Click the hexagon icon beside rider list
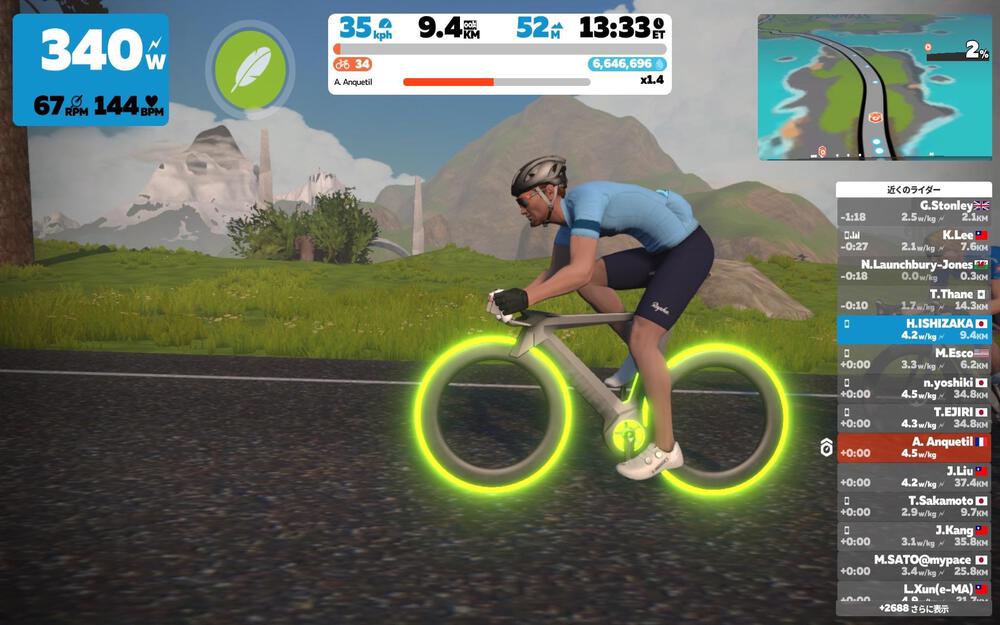 tap(826, 448)
